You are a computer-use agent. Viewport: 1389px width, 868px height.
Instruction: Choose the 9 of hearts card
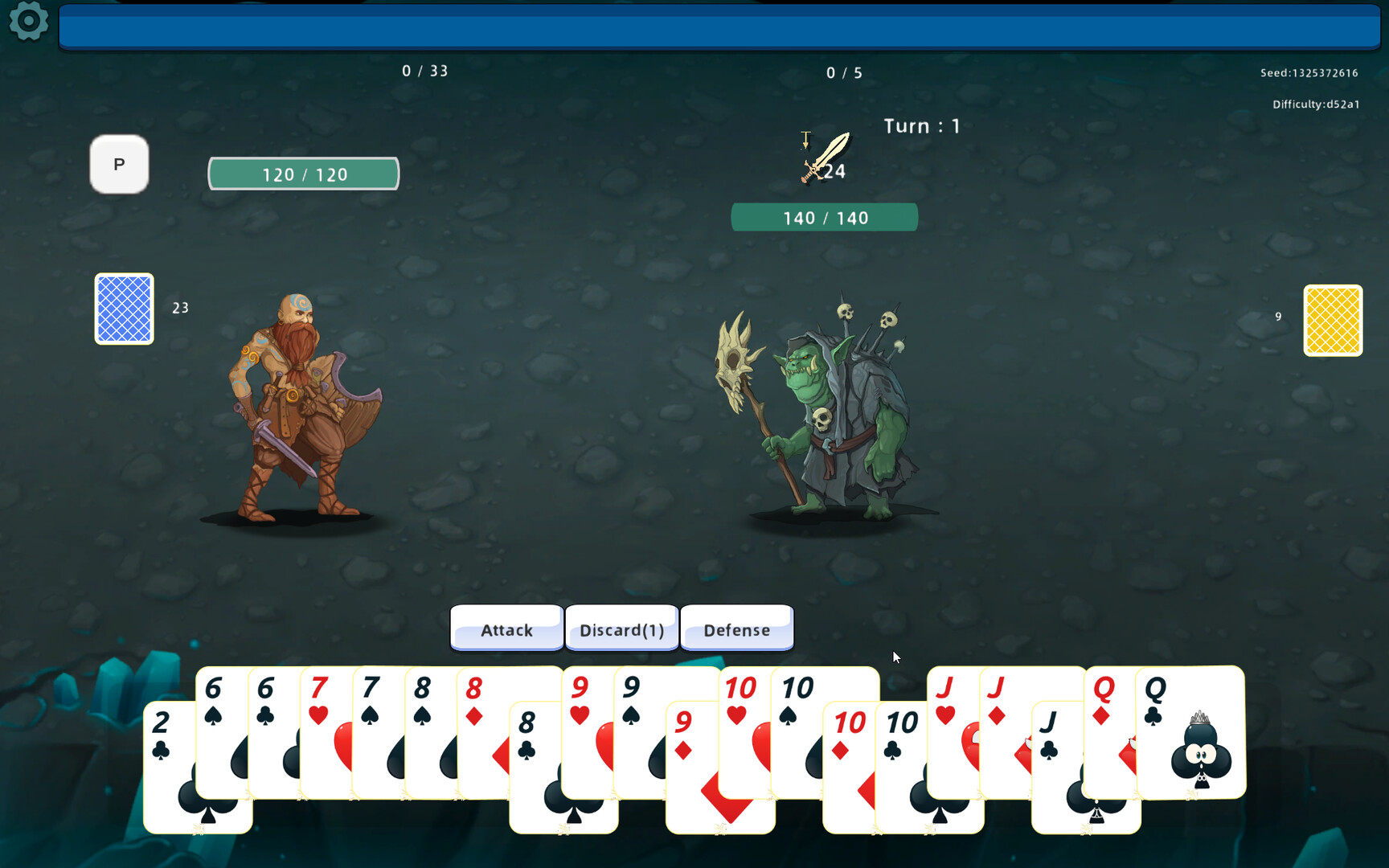584,723
